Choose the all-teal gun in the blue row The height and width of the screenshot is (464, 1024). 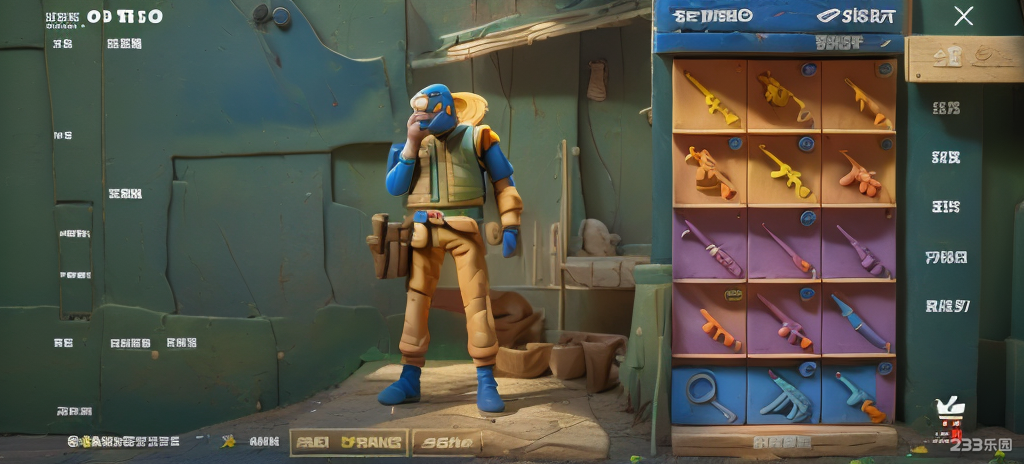click(x=783, y=393)
